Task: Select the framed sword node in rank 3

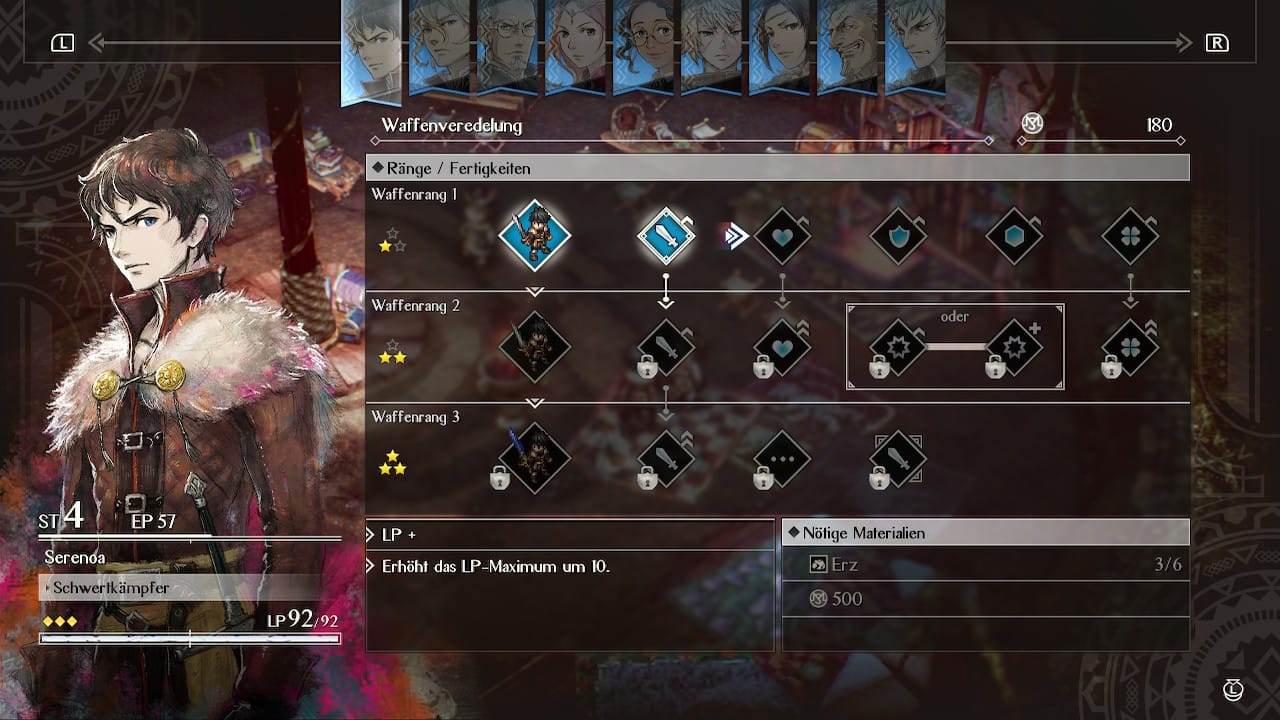Action: (898, 459)
